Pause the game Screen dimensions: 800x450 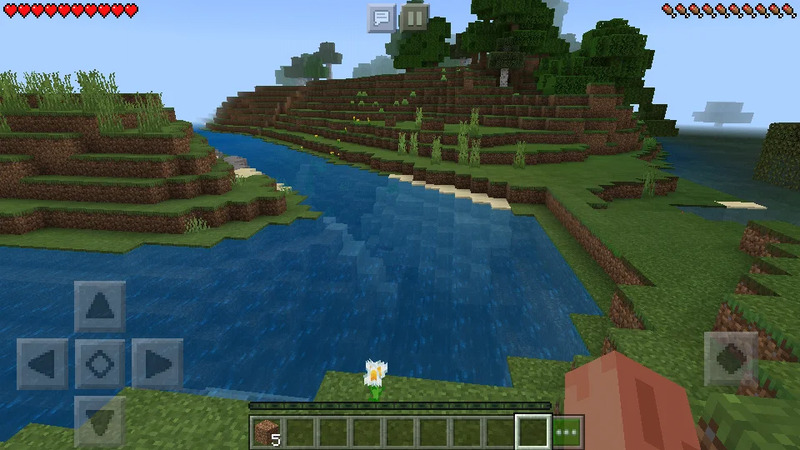point(414,18)
